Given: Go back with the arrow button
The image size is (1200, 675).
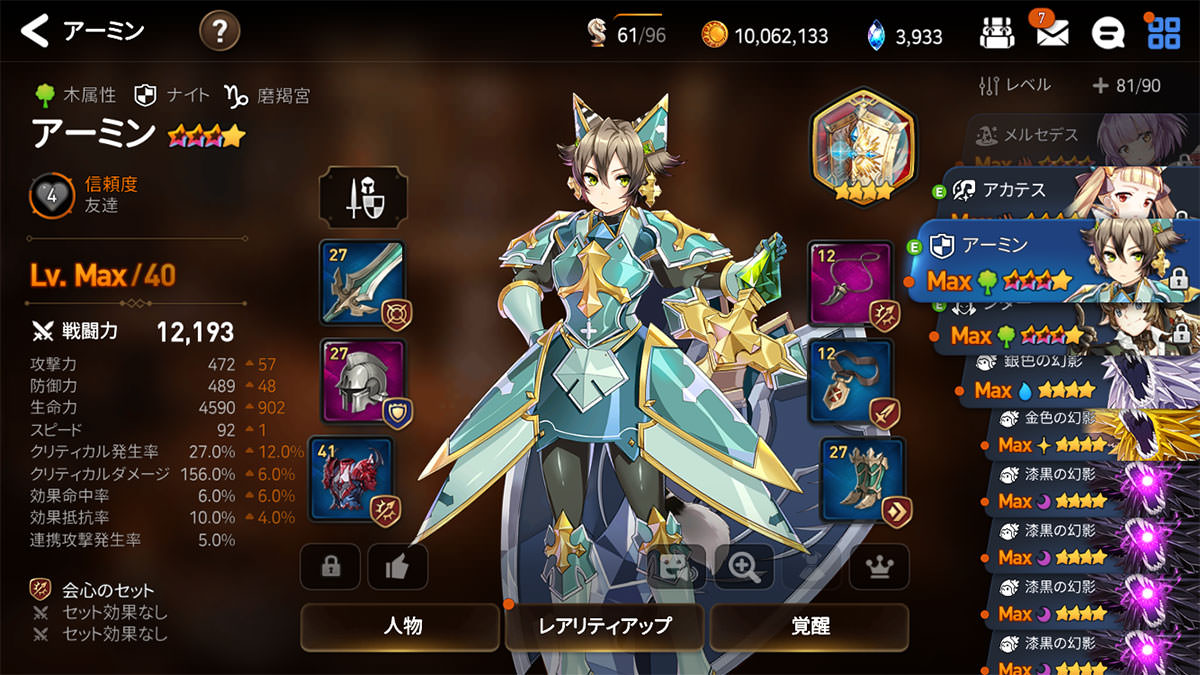Looking at the screenshot, I should point(36,31).
